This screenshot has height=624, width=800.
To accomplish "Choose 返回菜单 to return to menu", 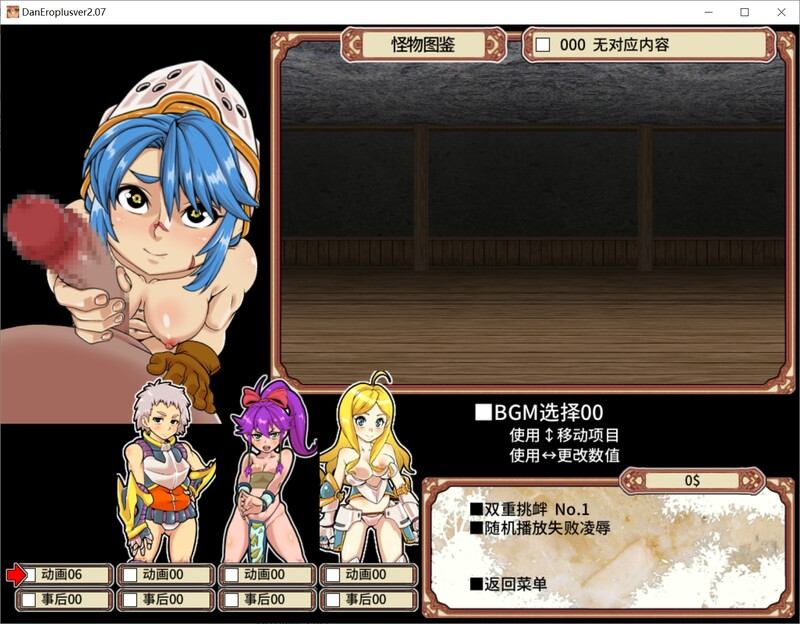I will [x=509, y=583].
